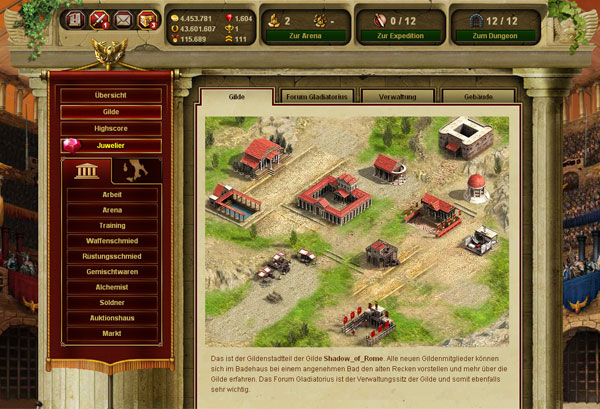Viewport: 600px width, 409px height.
Task: Start an expedition with Zur Expedition
Action: [398, 35]
